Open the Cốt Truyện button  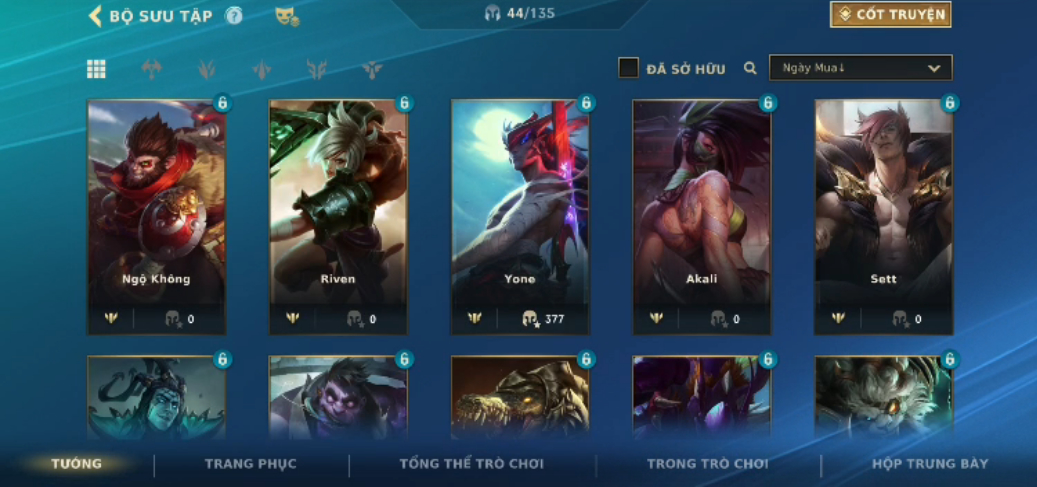click(890, 14)
